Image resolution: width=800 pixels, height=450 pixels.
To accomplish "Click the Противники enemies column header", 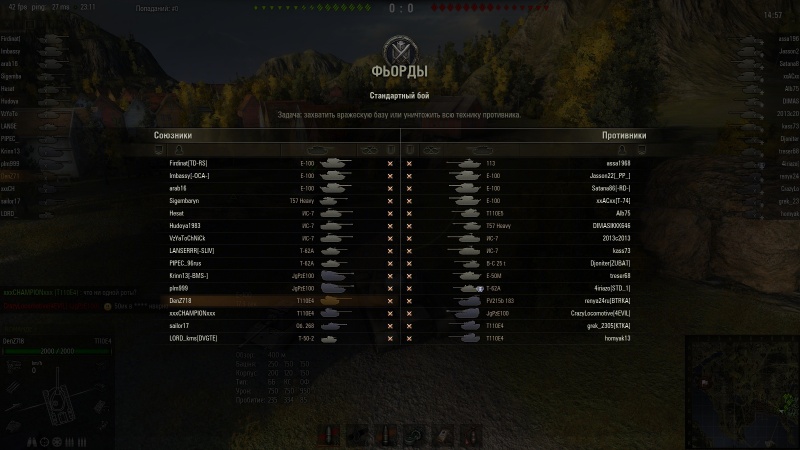I will [624, 135].
